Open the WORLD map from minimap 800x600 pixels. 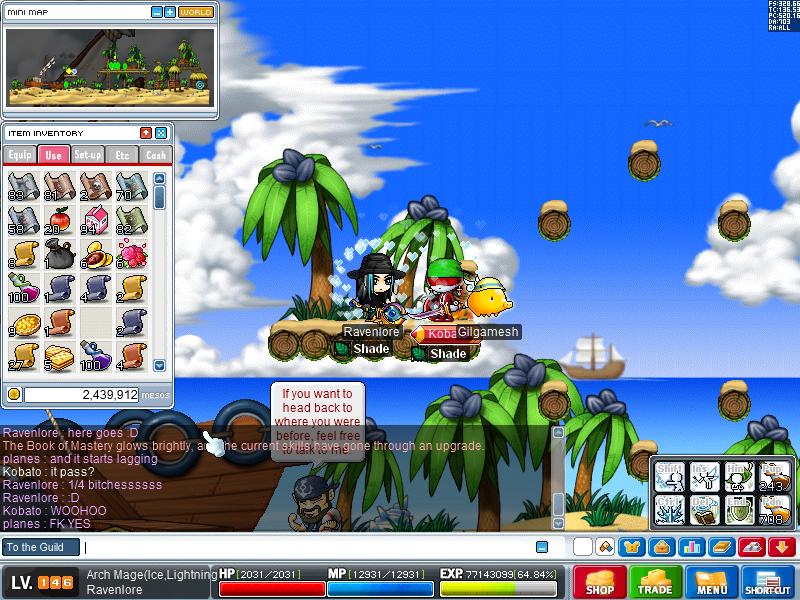[x=196, y=12]
